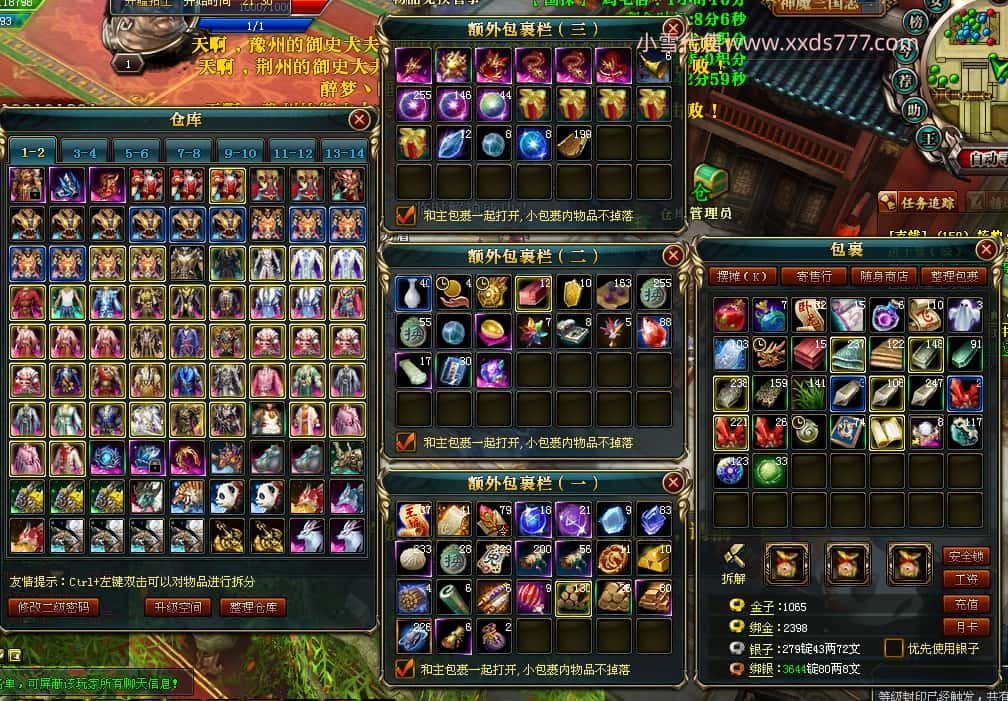Open warehouse page 13-14
This screenshot has width=1008, height=701.
click(344, 153)
